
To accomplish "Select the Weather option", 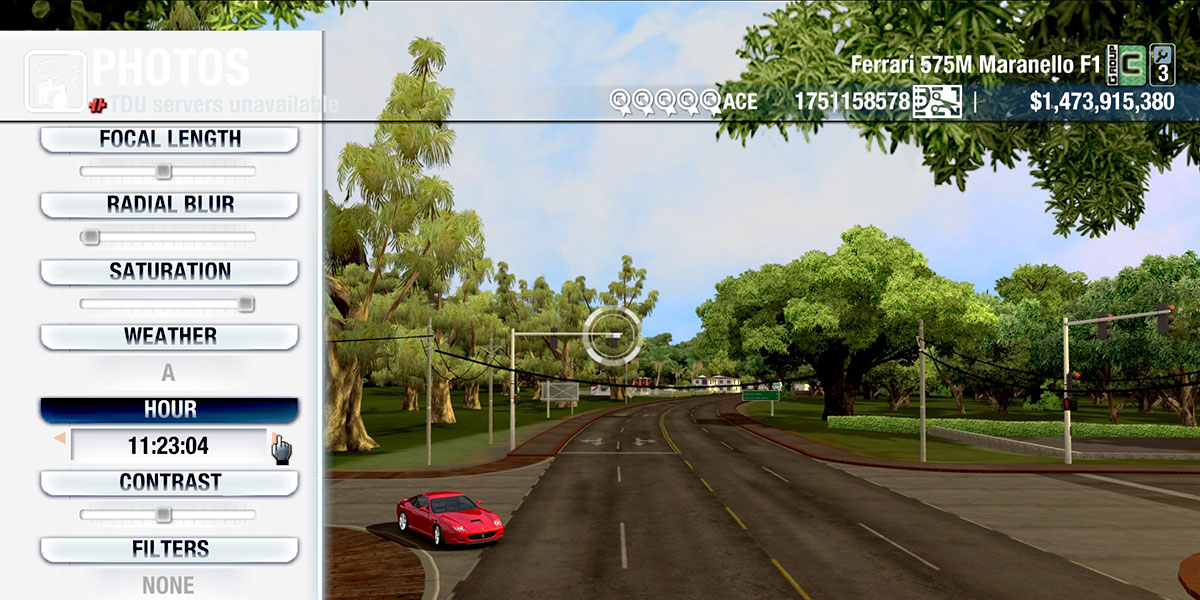I will pyautogui.click(x=169, y=337).
